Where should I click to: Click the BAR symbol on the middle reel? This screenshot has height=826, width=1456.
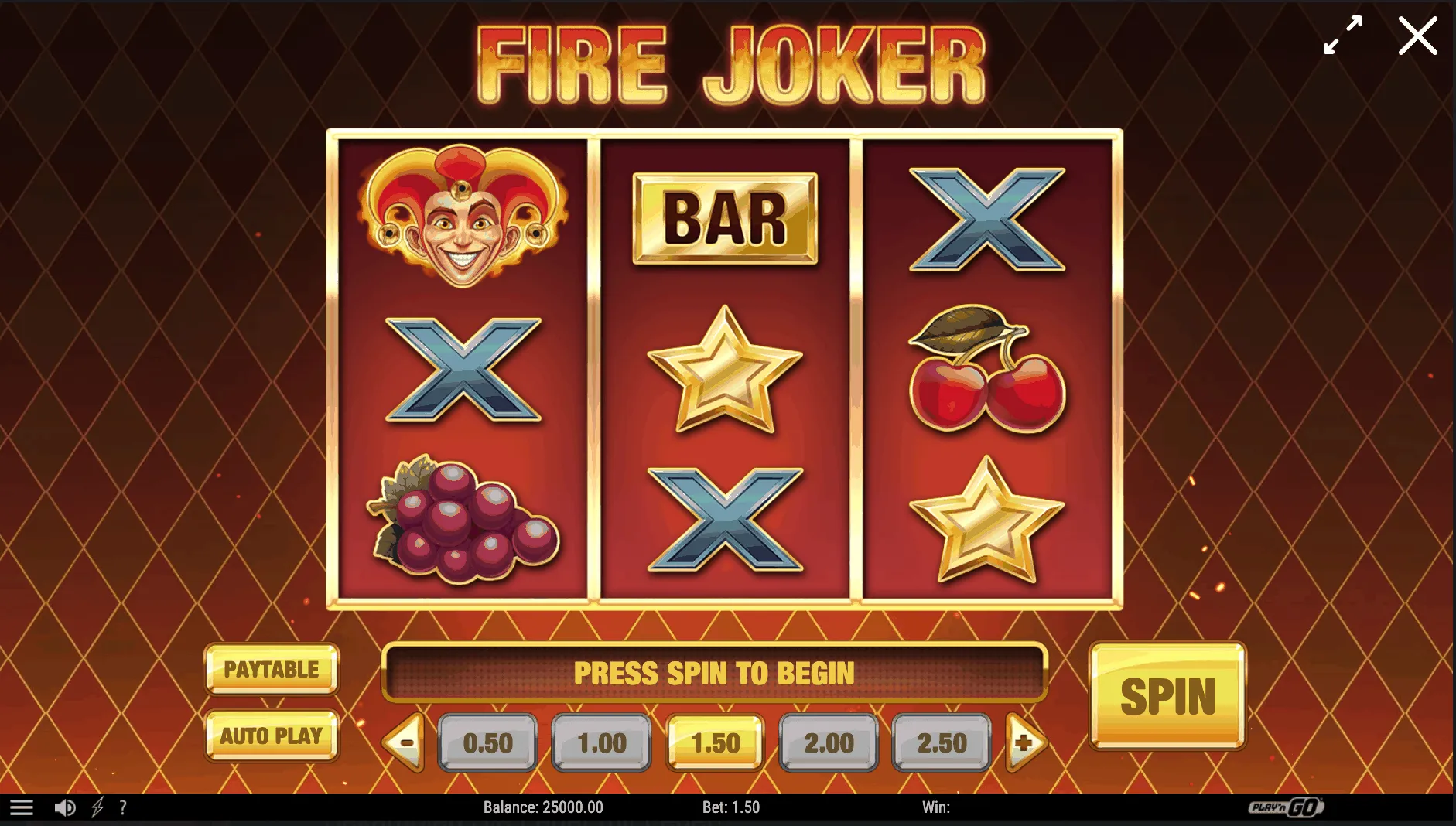tap(726, 217)
